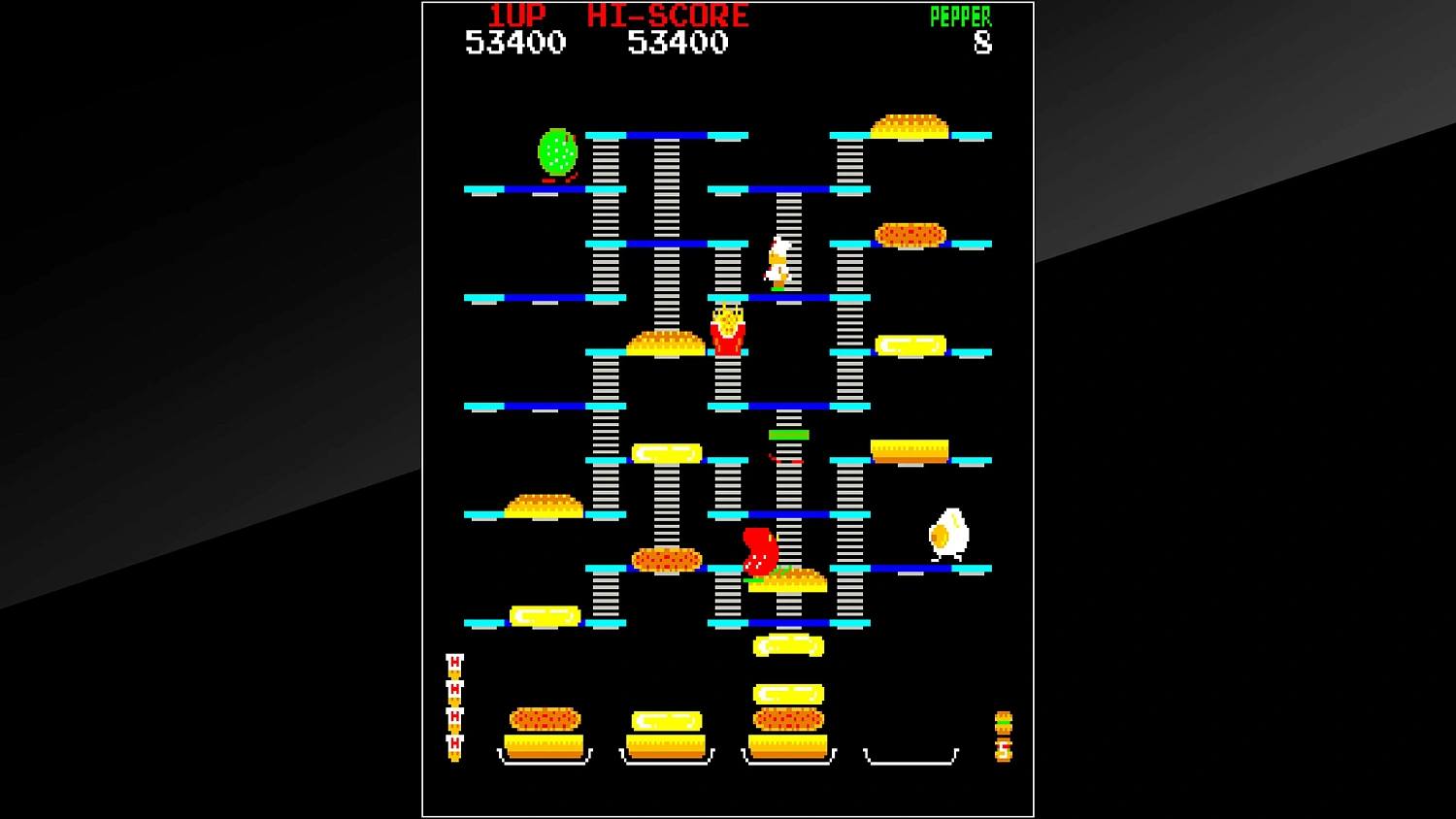The width and height of the screenshot is (1456, 819).
Task: Click the pepper count number 8
Action: click(983, 43)
